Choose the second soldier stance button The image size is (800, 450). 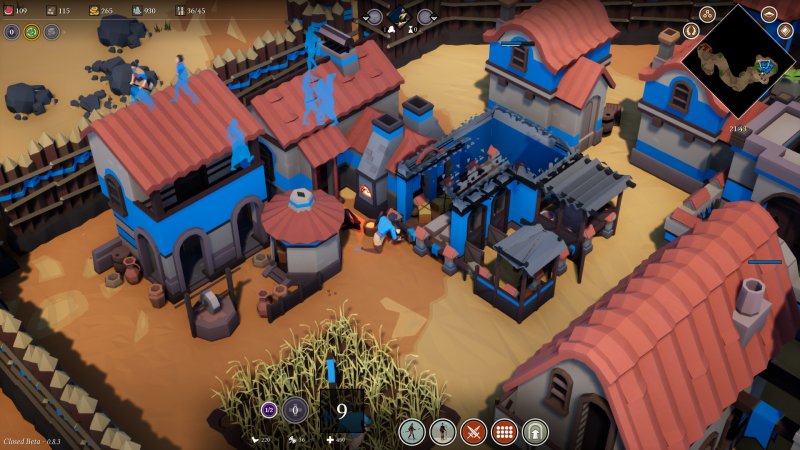coord(442,432)
